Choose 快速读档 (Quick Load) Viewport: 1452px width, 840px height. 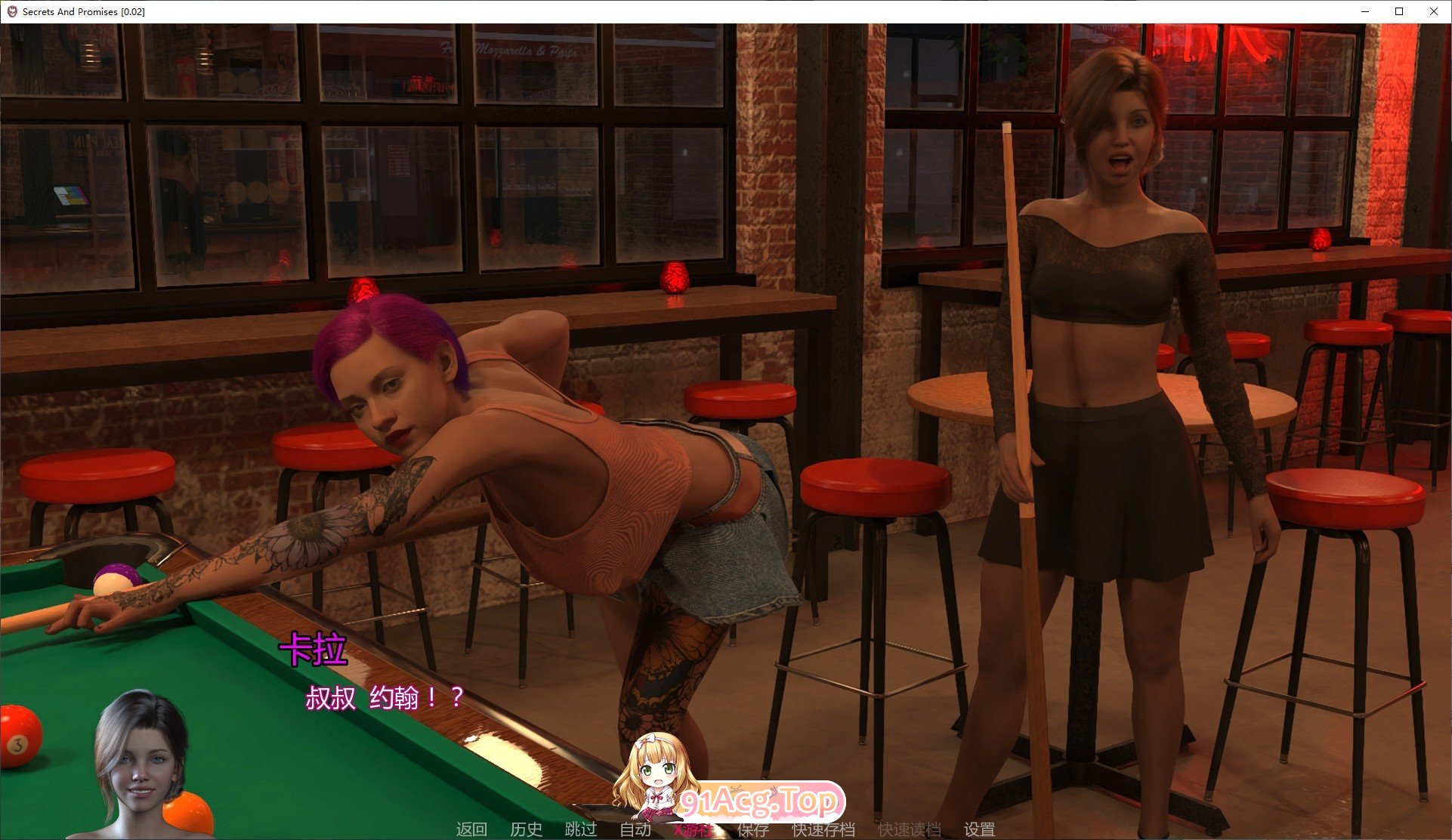909,829
